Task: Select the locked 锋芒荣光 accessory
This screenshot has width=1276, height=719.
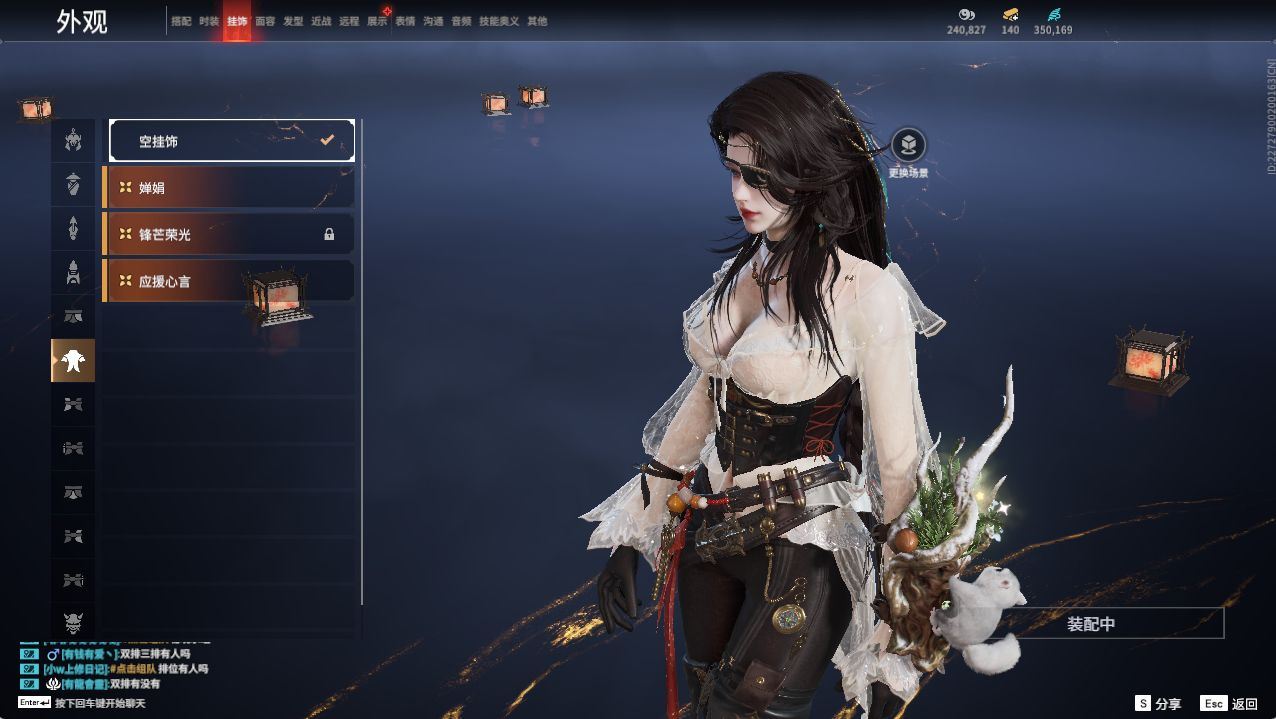Action: [229, 234]
